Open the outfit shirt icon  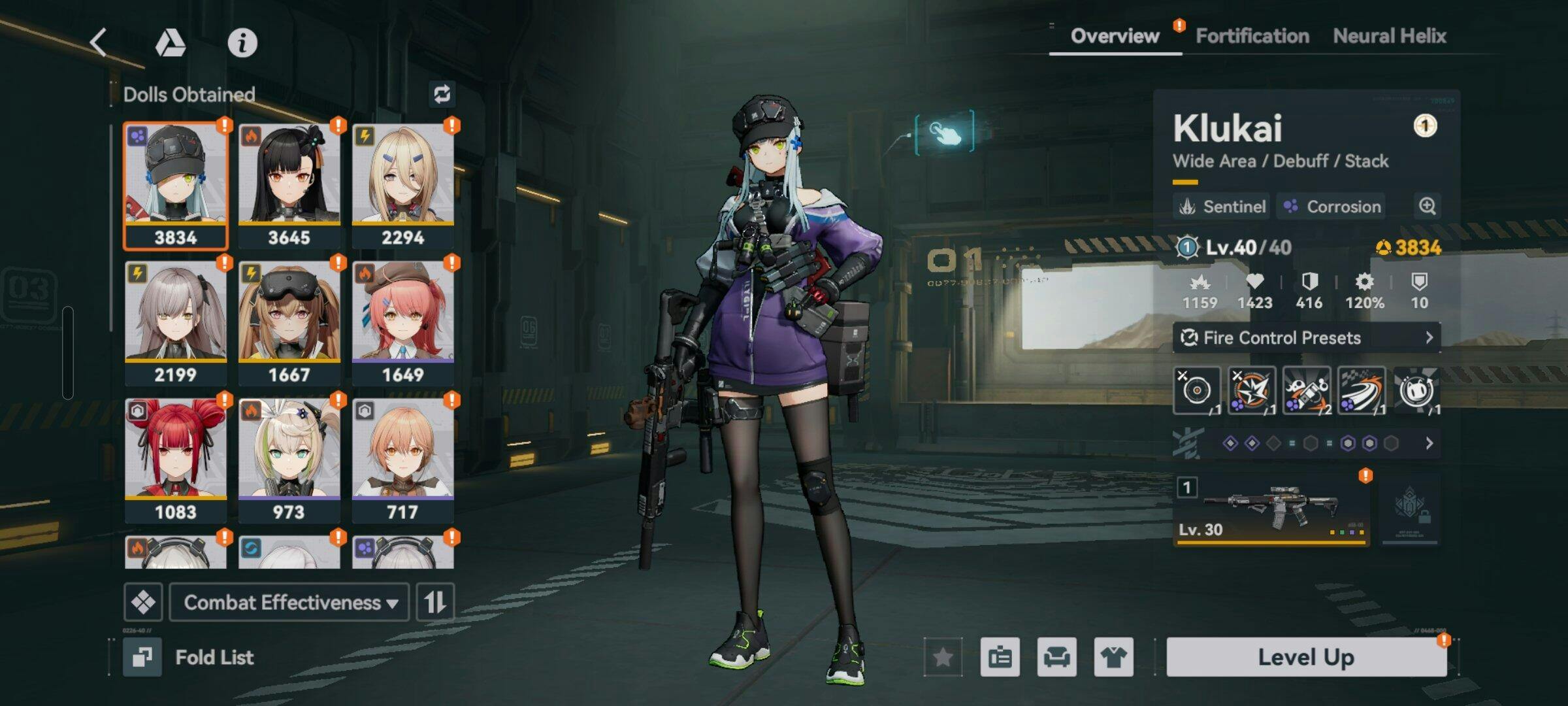1113,657
